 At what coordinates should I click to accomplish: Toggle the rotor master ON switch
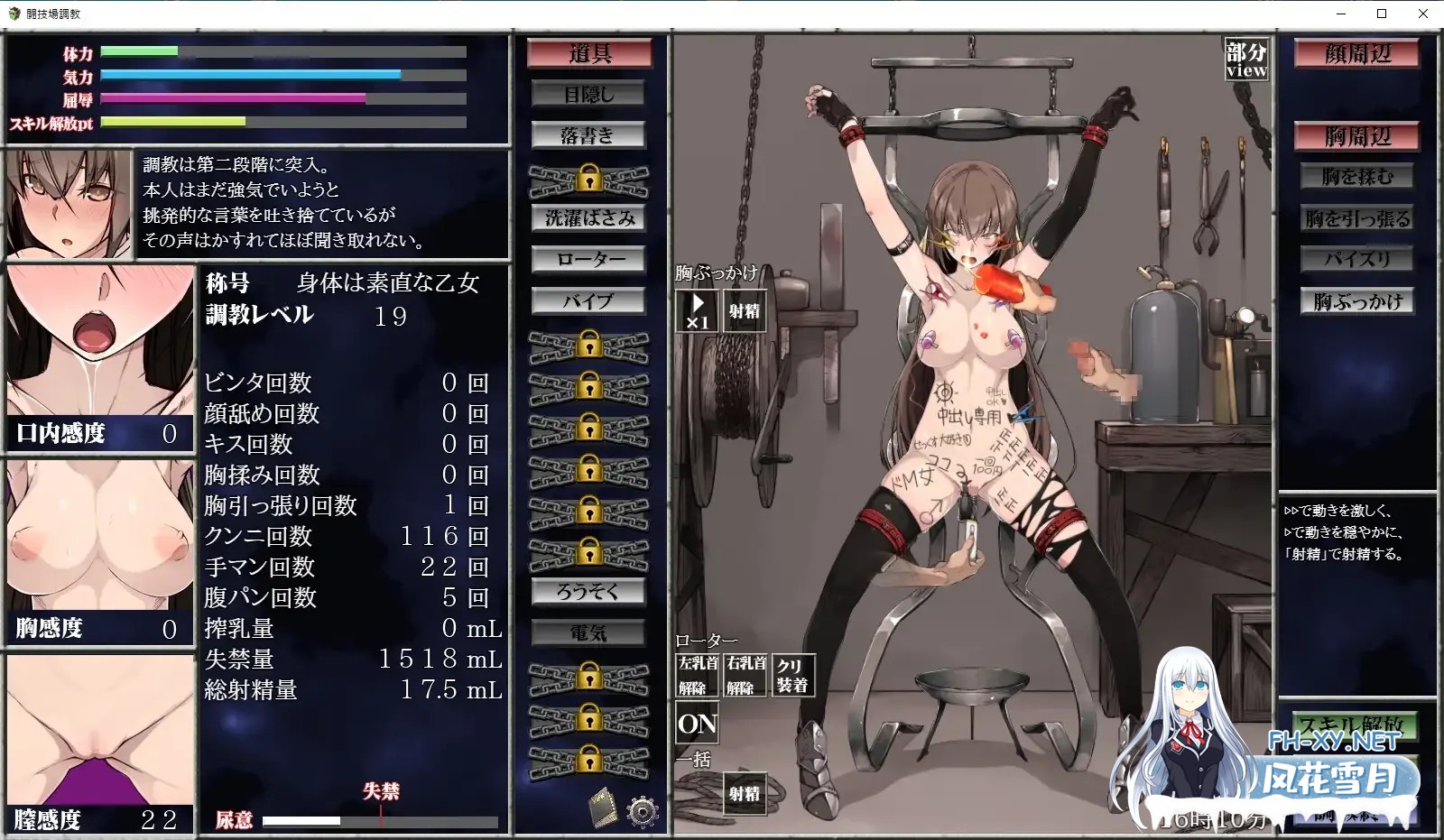point(696,720)
